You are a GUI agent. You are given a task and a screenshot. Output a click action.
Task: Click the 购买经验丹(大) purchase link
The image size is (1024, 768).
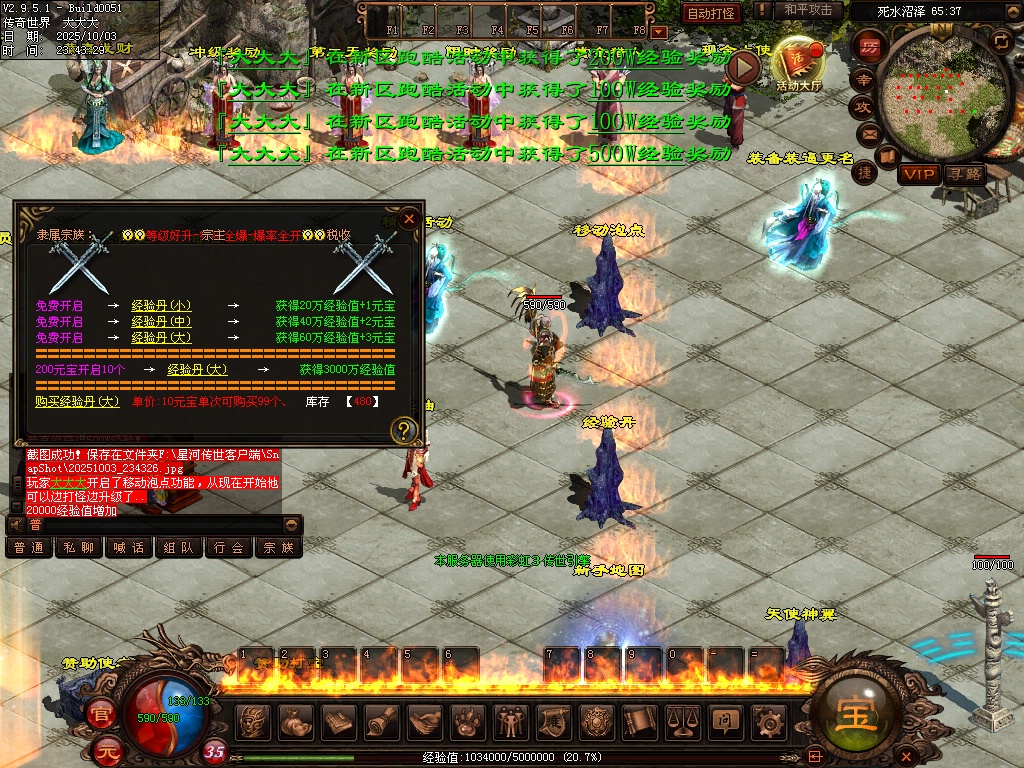coord(78,401)
